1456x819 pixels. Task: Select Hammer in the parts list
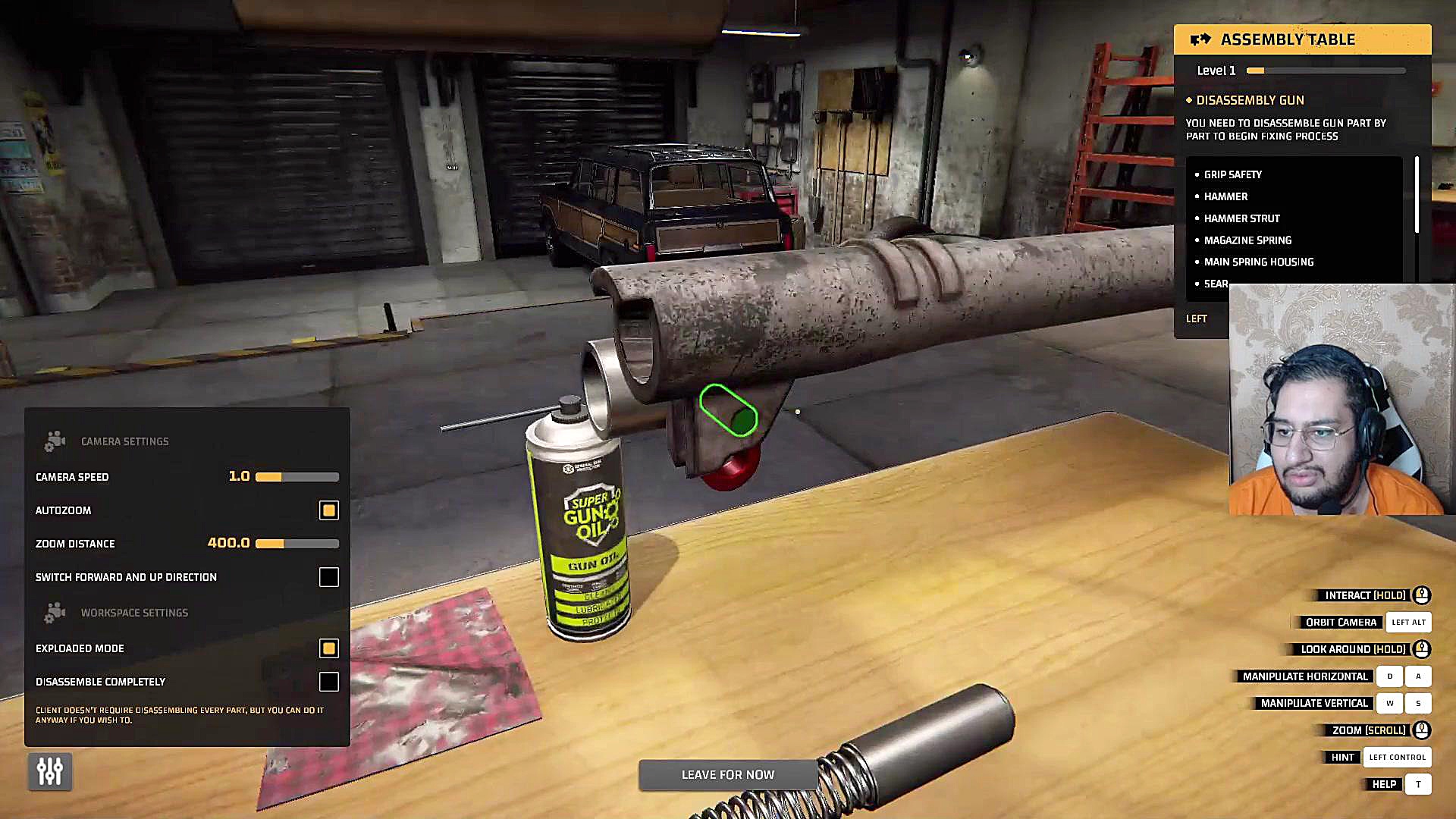pyautogui.click(x=1225, y=196)
